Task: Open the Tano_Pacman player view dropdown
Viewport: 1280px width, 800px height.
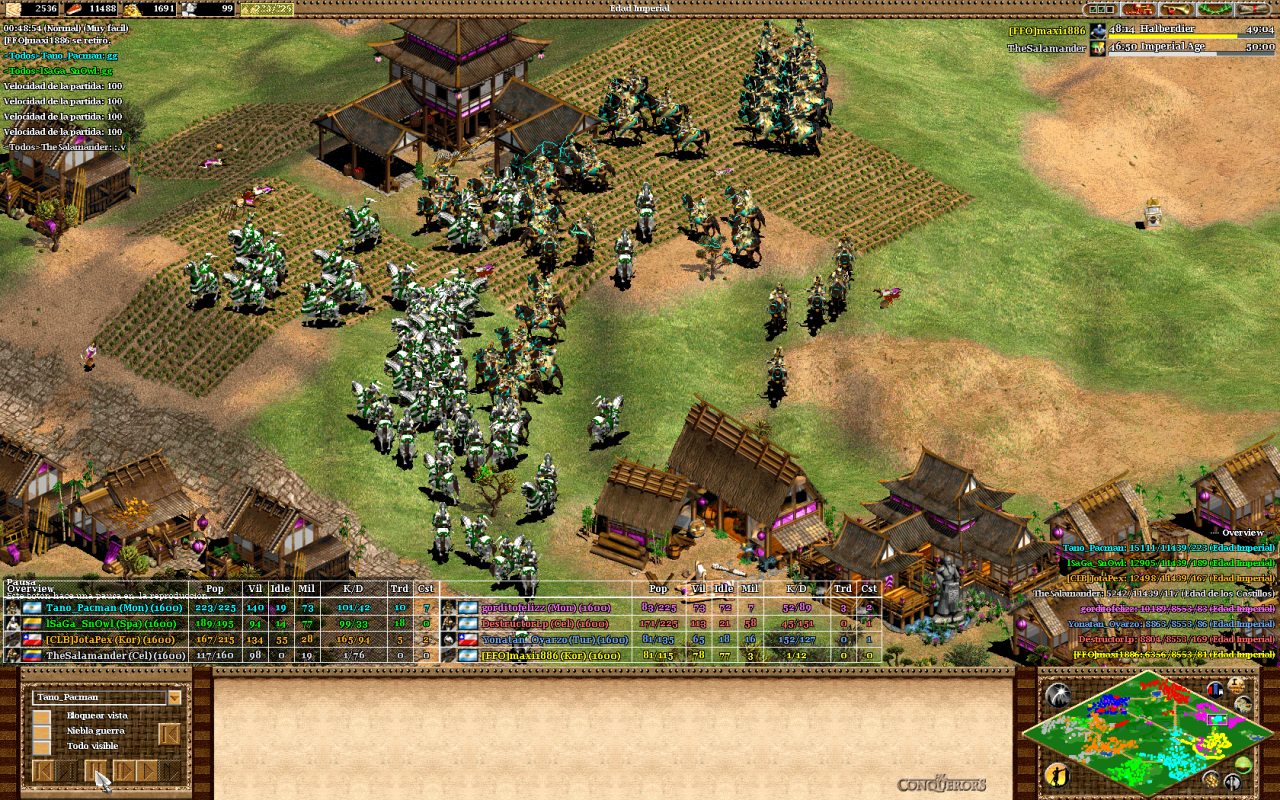Action: tap(175, 697)
